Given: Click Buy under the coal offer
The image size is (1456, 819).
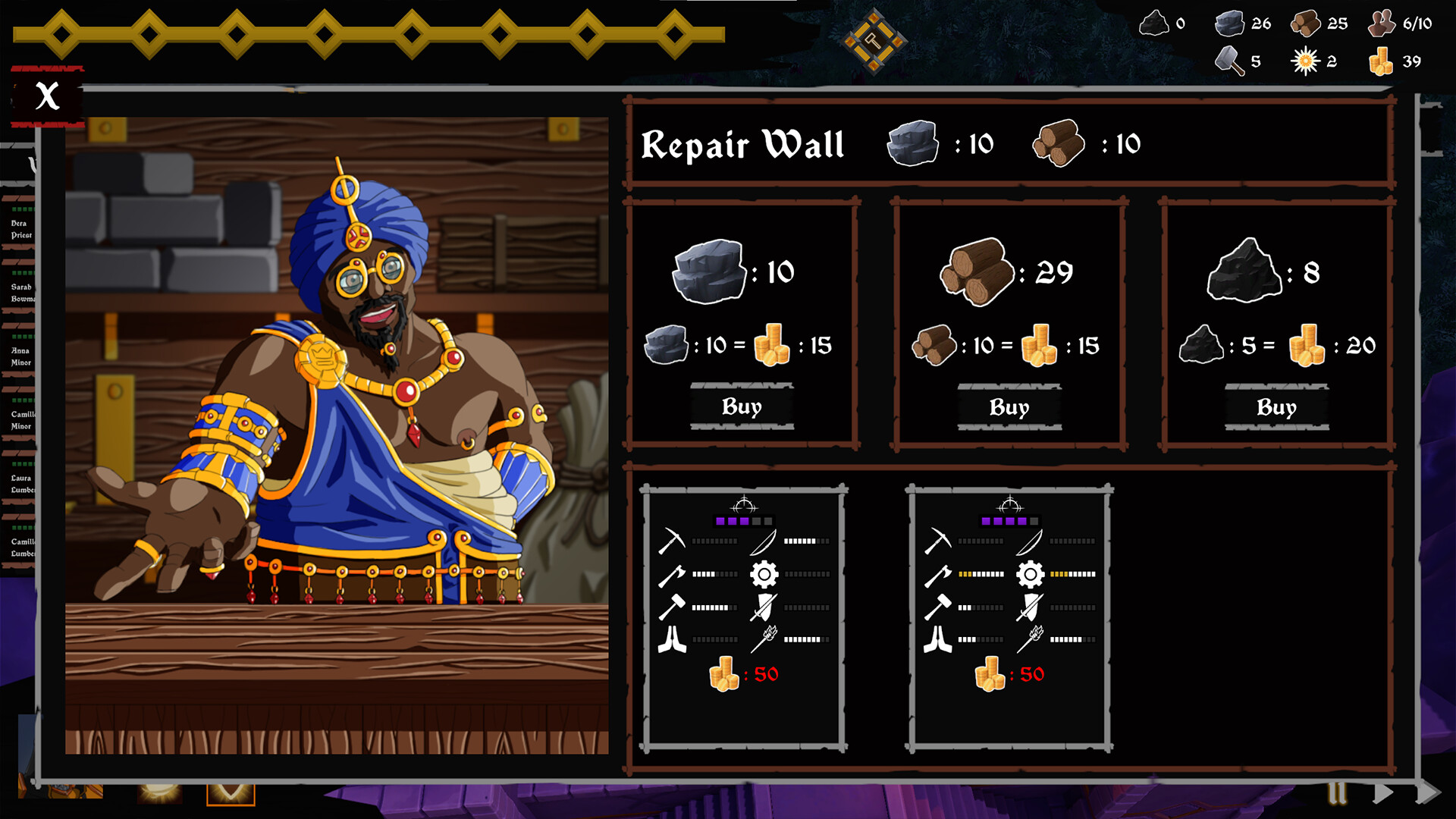Looking at the screenshot, I should click(x=1276, y=407).
